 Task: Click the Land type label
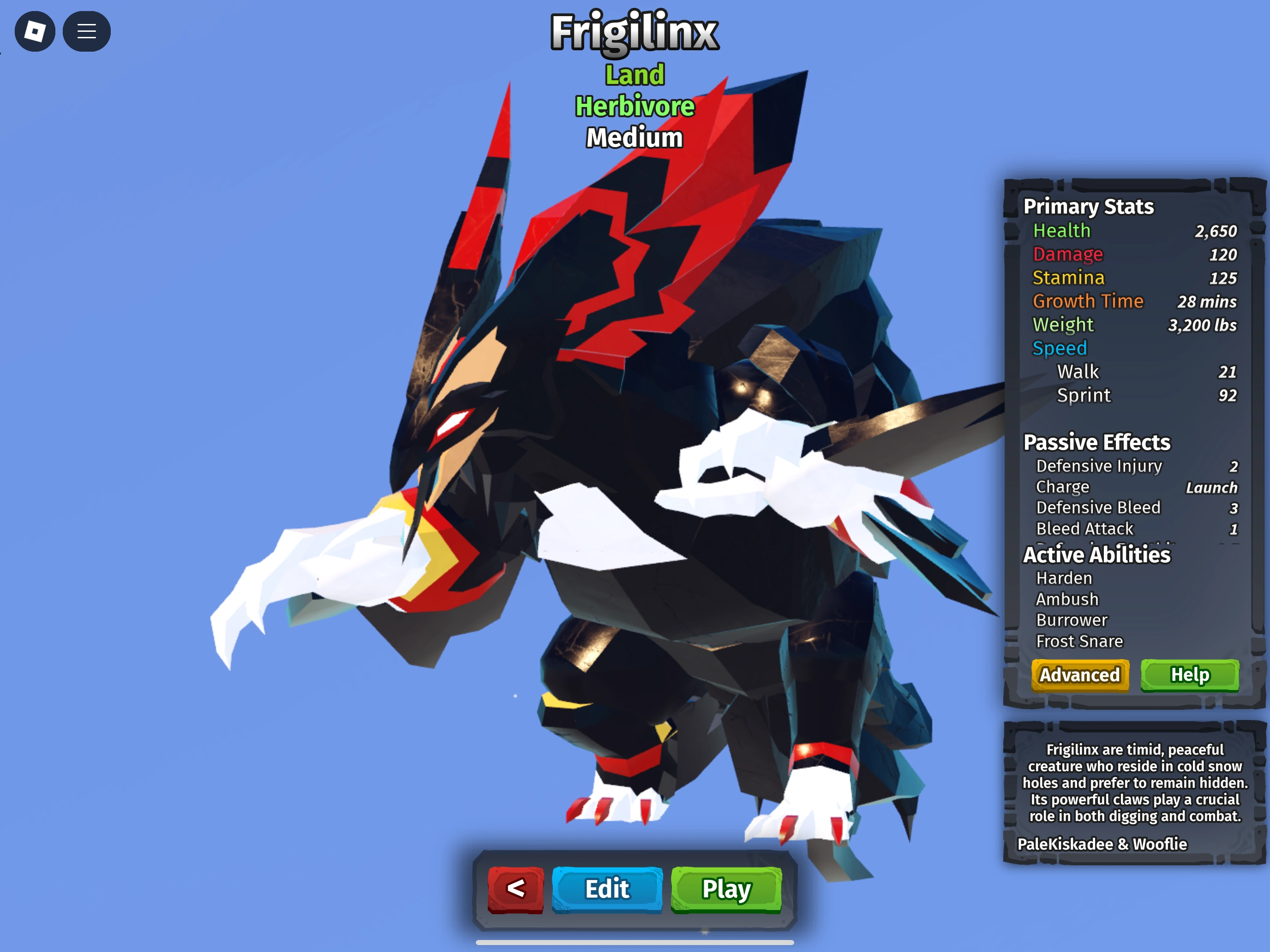[x=635, y=75]
